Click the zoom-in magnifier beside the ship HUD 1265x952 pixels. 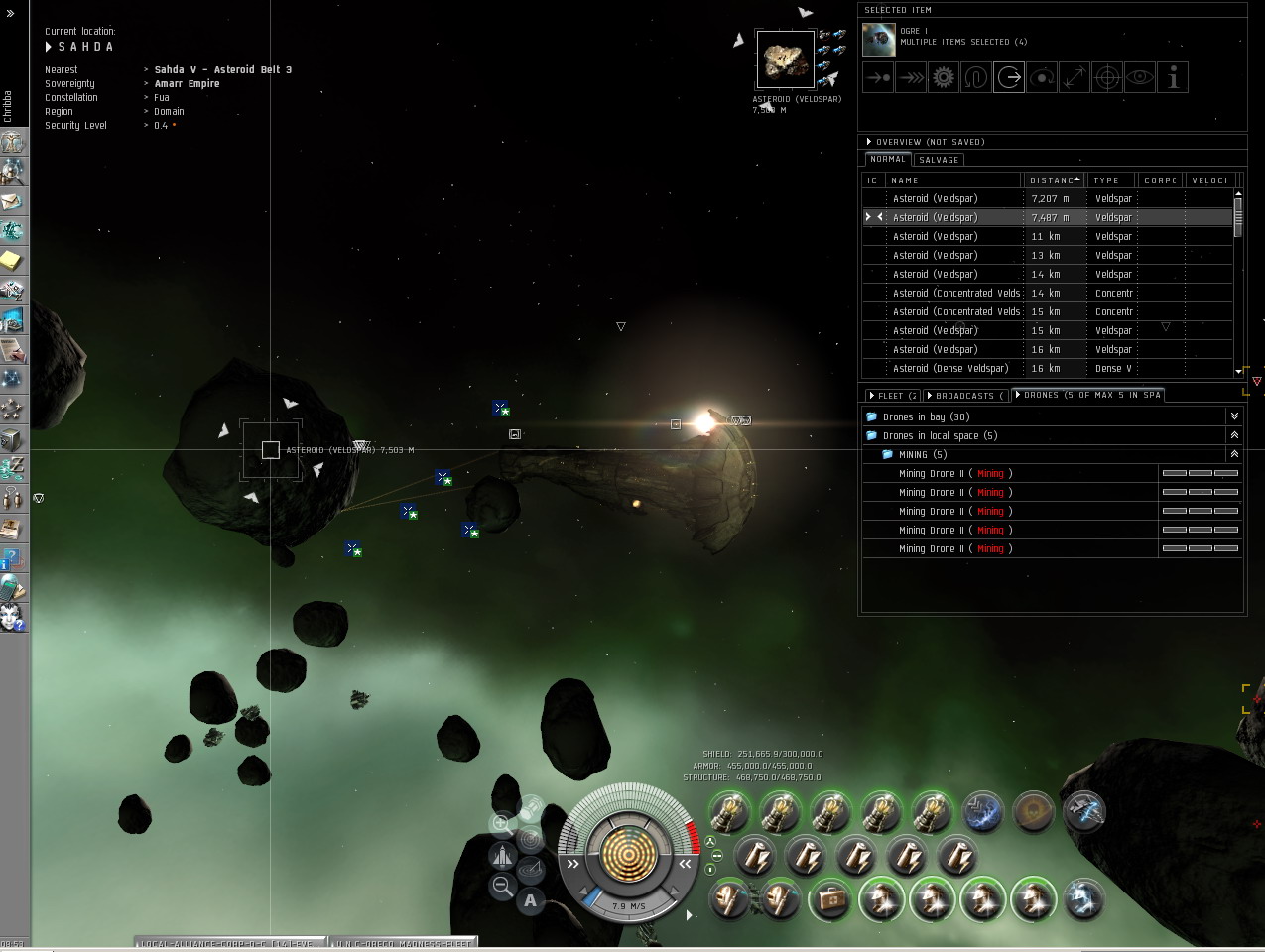501,823
